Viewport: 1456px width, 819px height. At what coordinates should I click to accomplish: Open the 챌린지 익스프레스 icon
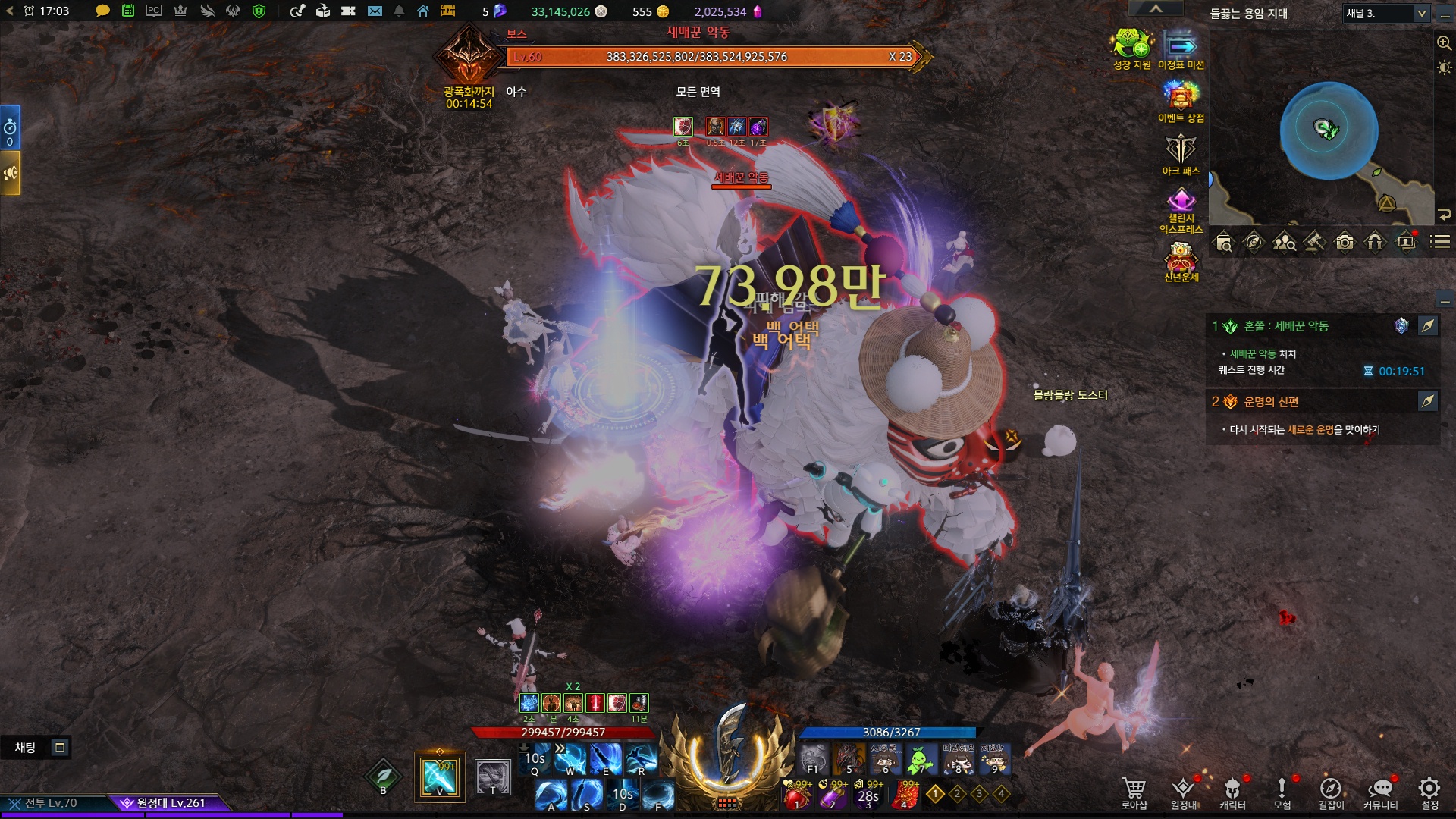coord(1181,210)
